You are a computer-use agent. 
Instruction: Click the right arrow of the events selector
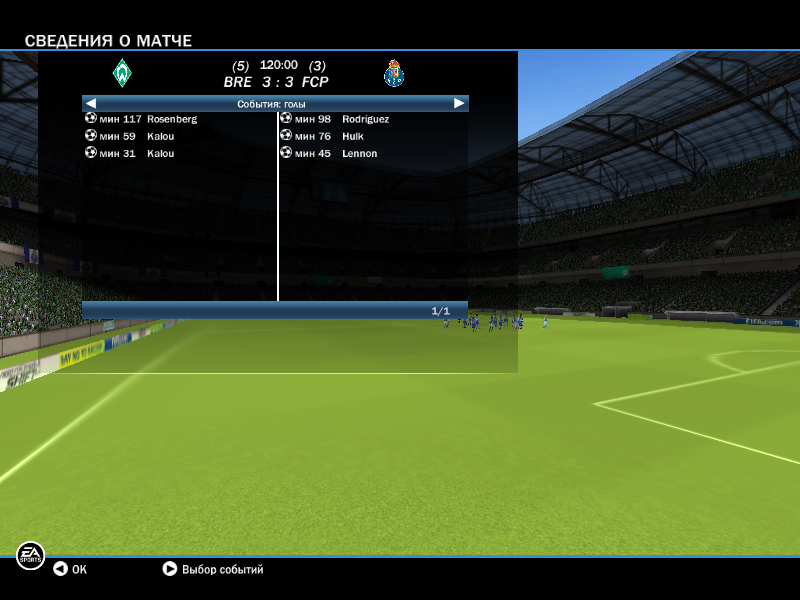tap(459, 103)
